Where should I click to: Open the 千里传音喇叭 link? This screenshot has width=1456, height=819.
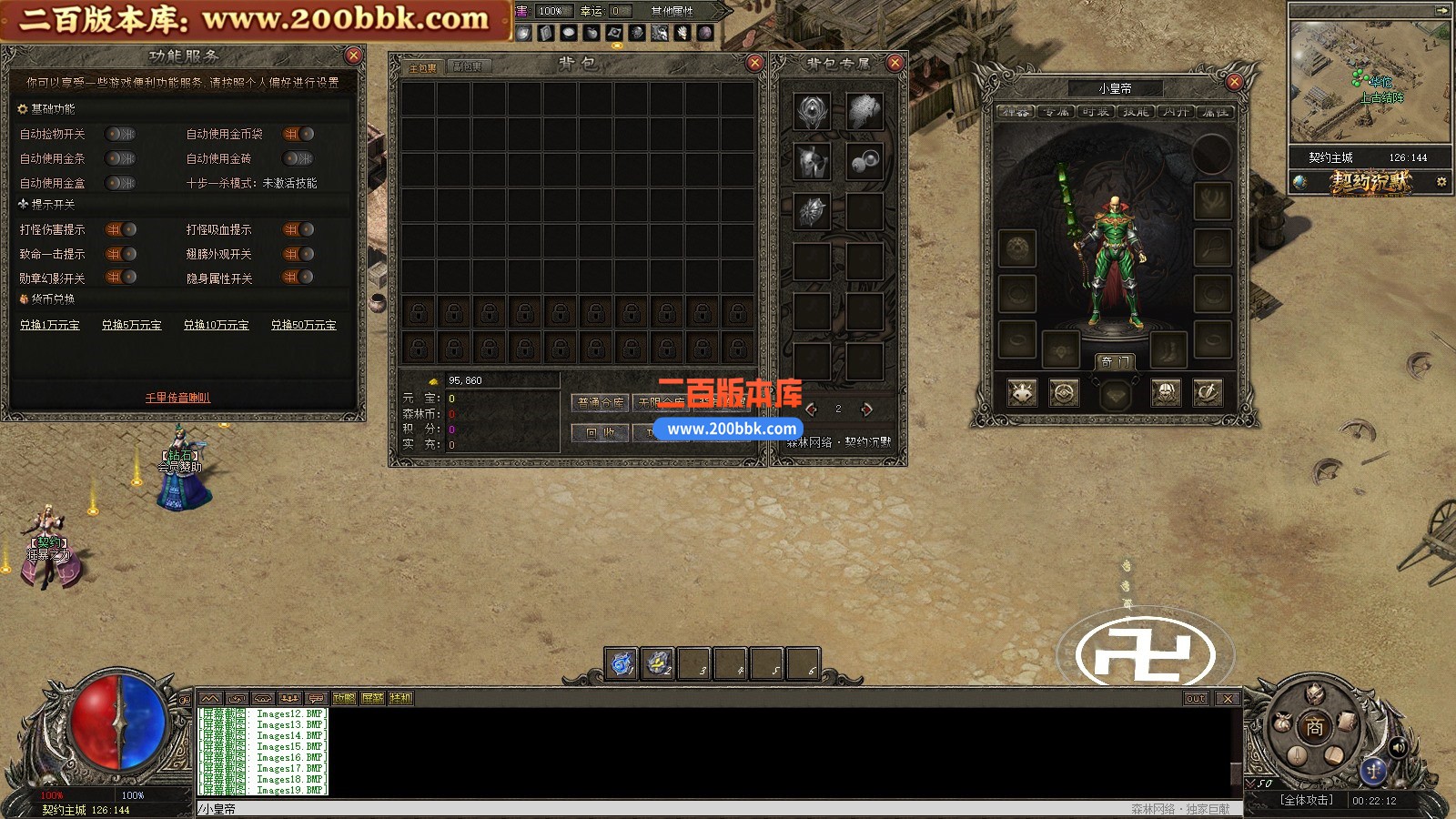pos(177,398)
